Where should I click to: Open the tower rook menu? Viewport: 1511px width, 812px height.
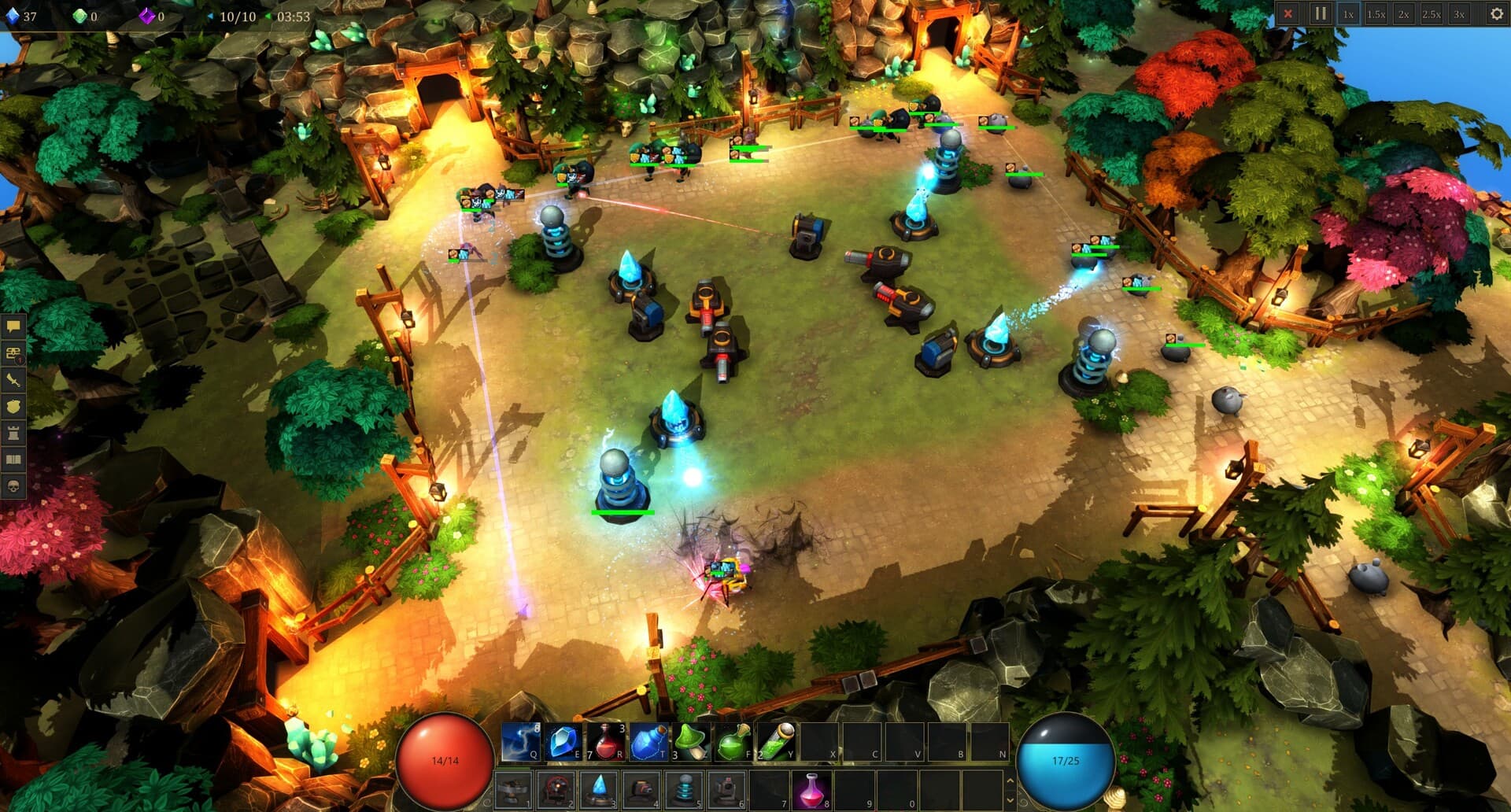[x=13, y=434]
